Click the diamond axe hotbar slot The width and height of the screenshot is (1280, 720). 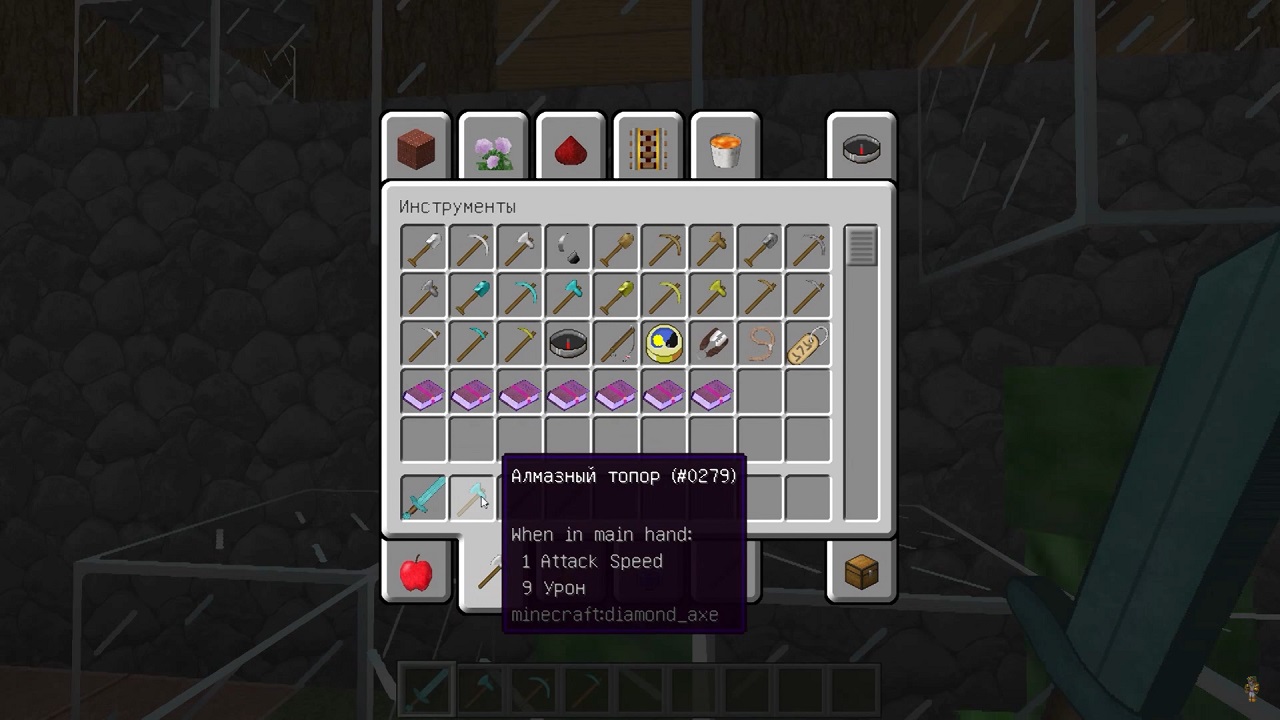click(x=471, y=498)
